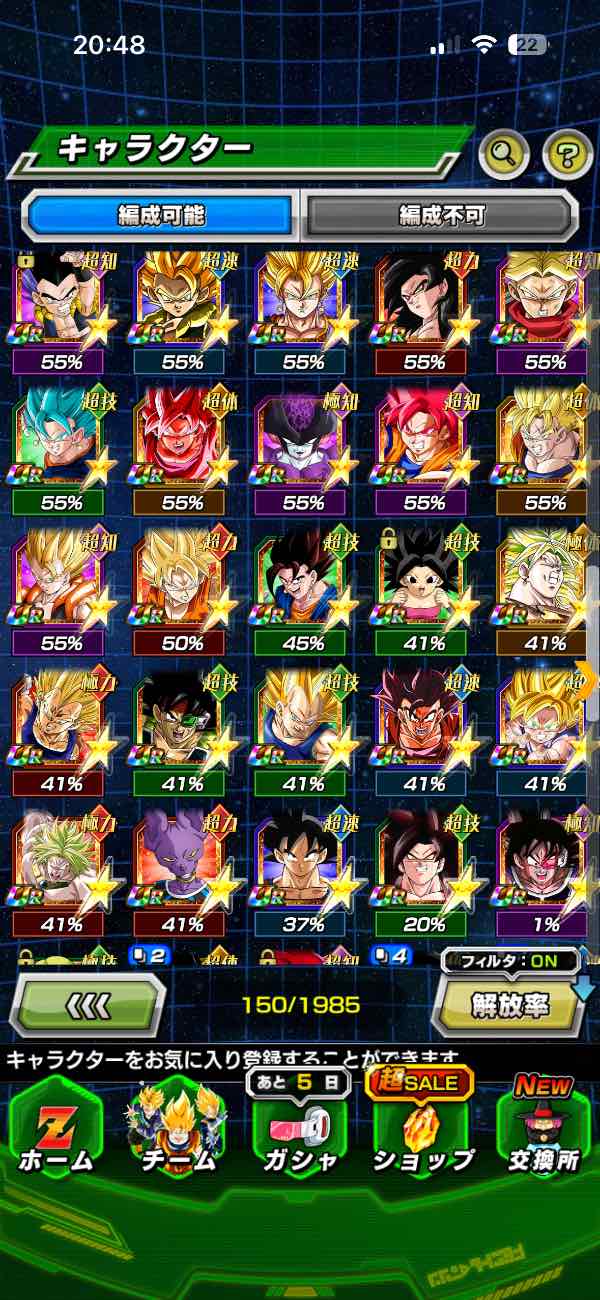Select the 45% unlock character card

coord(303,590)
